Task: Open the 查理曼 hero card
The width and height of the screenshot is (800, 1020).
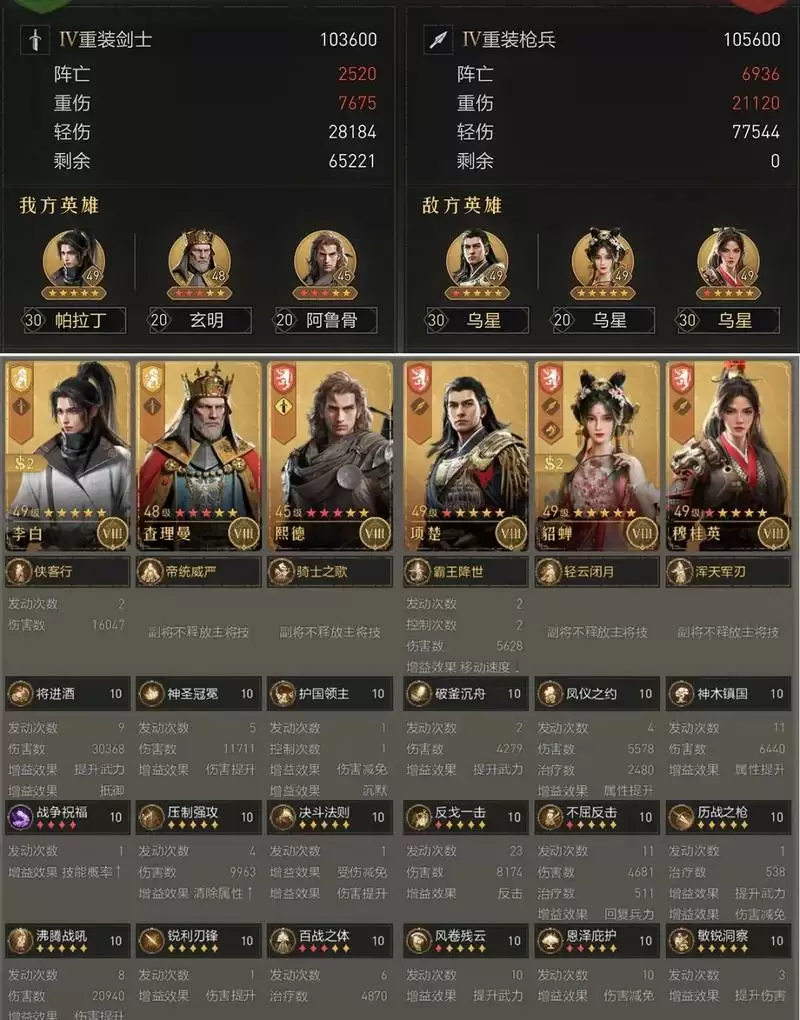Action: click(x=198, y=455)
